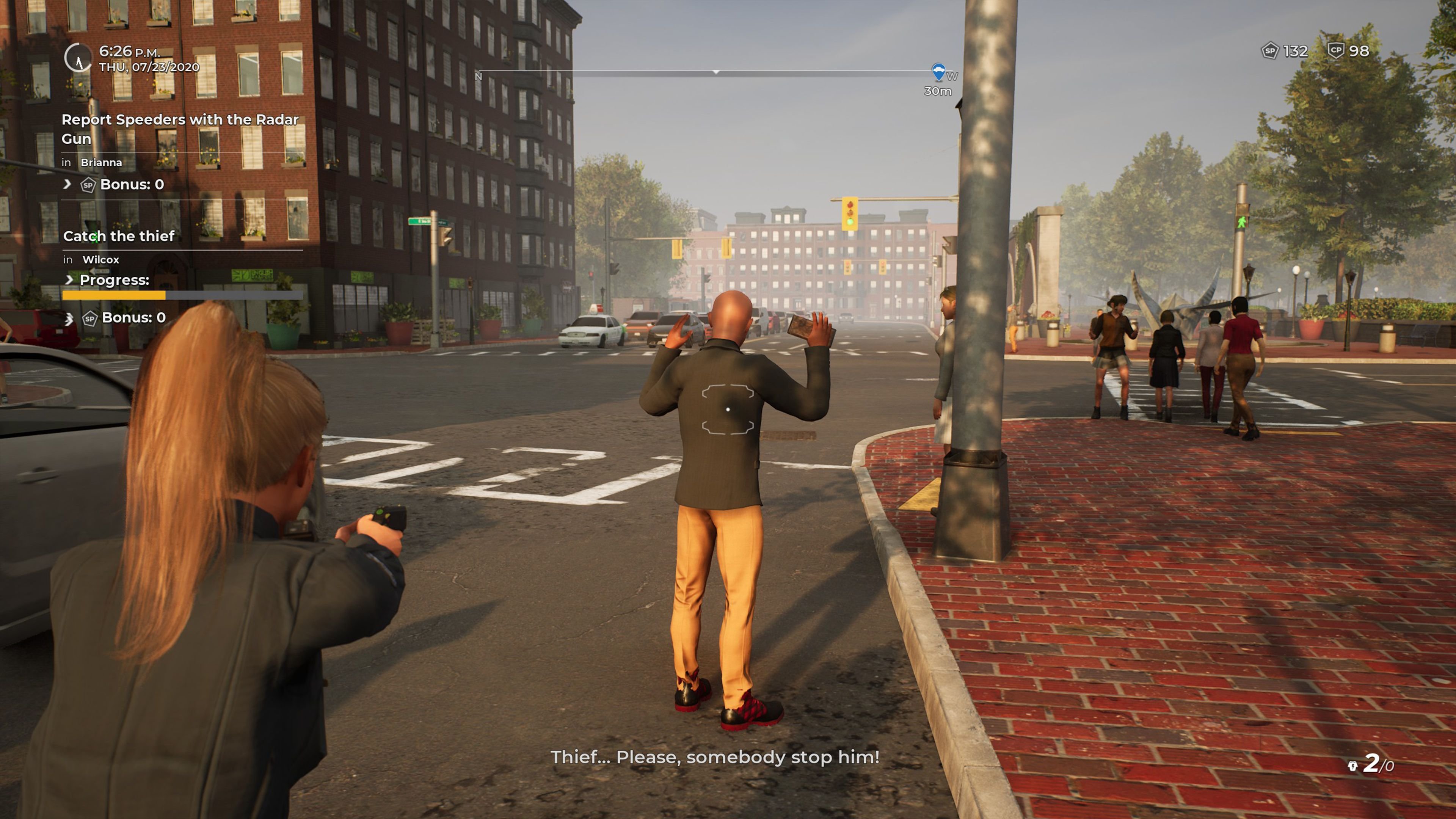
Task: Click the compass clock icon near the time display
Action: click(79, 56)
